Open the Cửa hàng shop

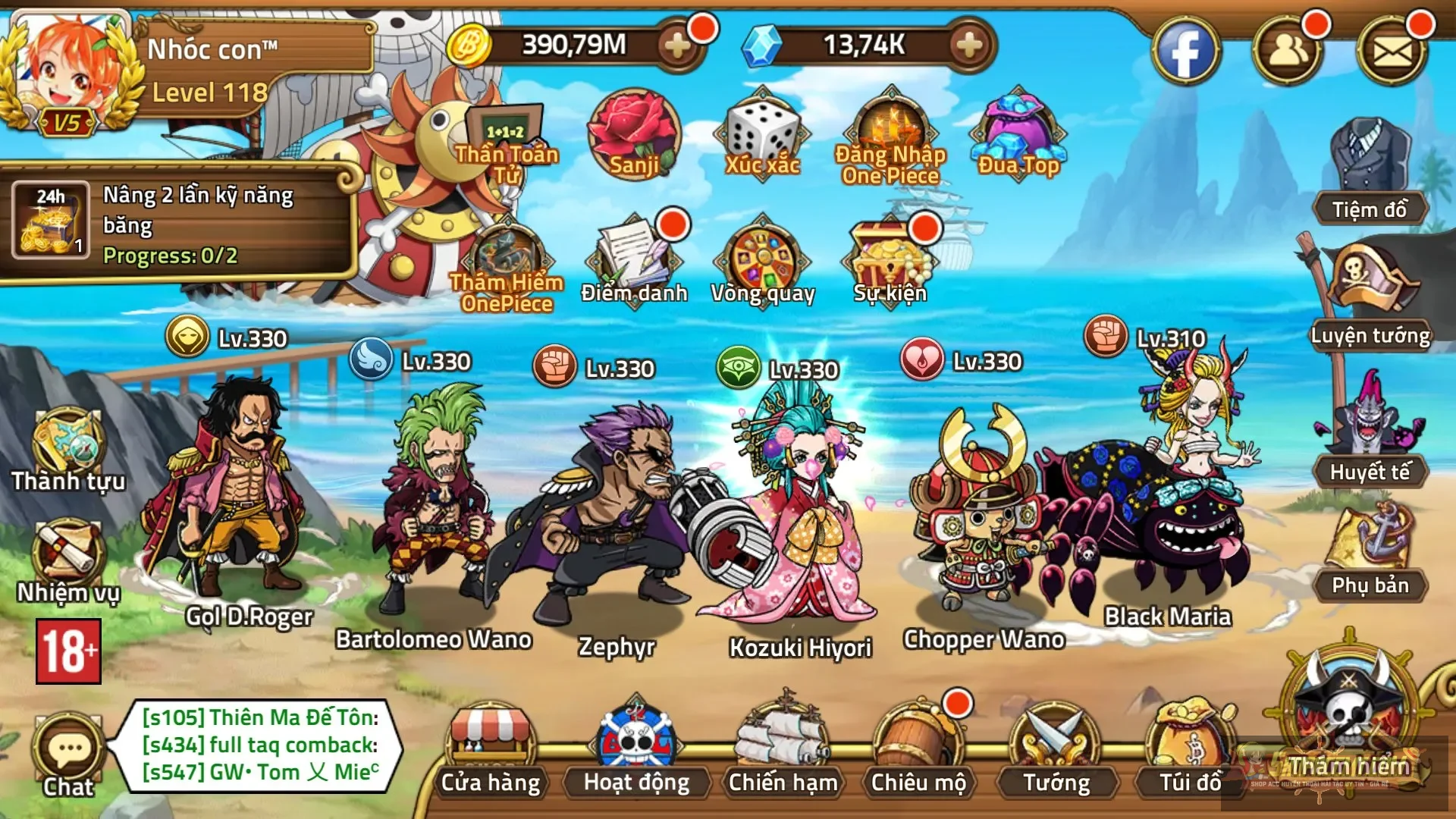pos(491,747)
